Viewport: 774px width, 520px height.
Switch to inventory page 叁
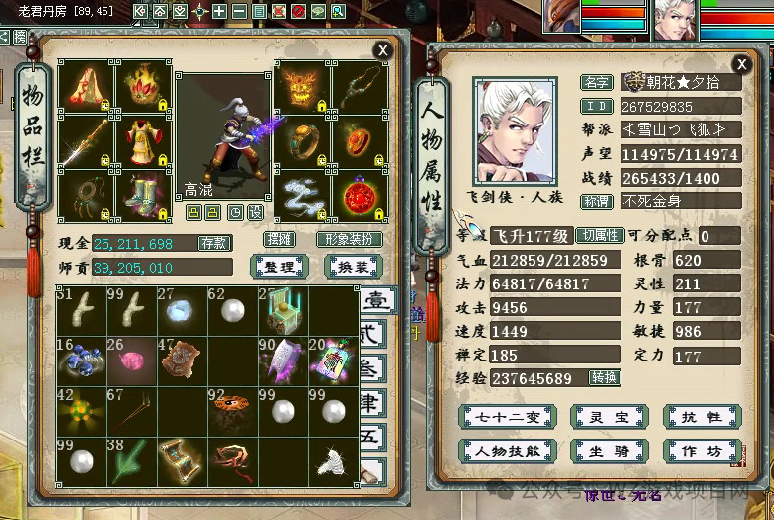(x=372, y=367)
